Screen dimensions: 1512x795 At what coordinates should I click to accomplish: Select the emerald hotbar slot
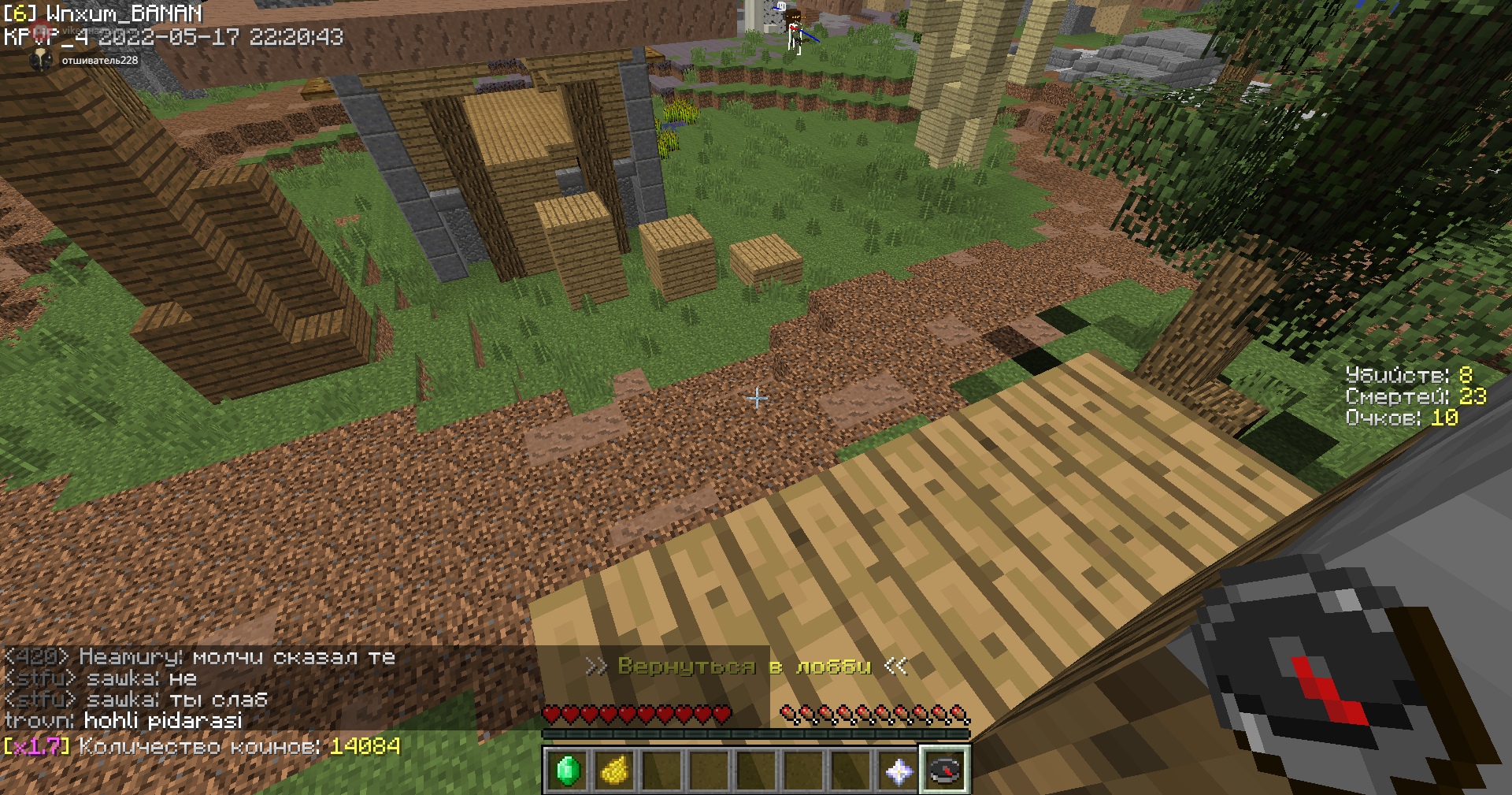point(567,770)
